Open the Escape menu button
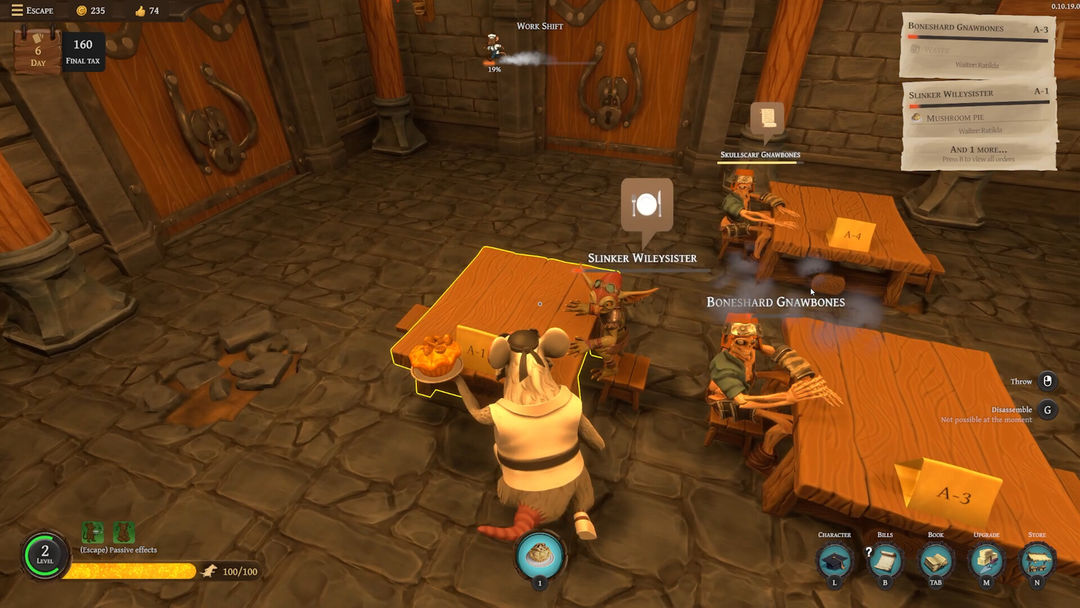 31,10
